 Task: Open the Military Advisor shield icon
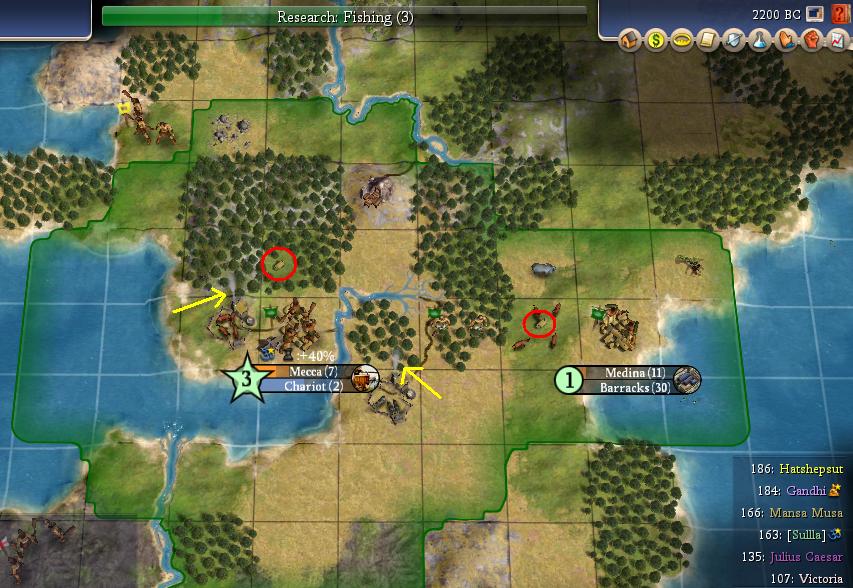[732, 41]
